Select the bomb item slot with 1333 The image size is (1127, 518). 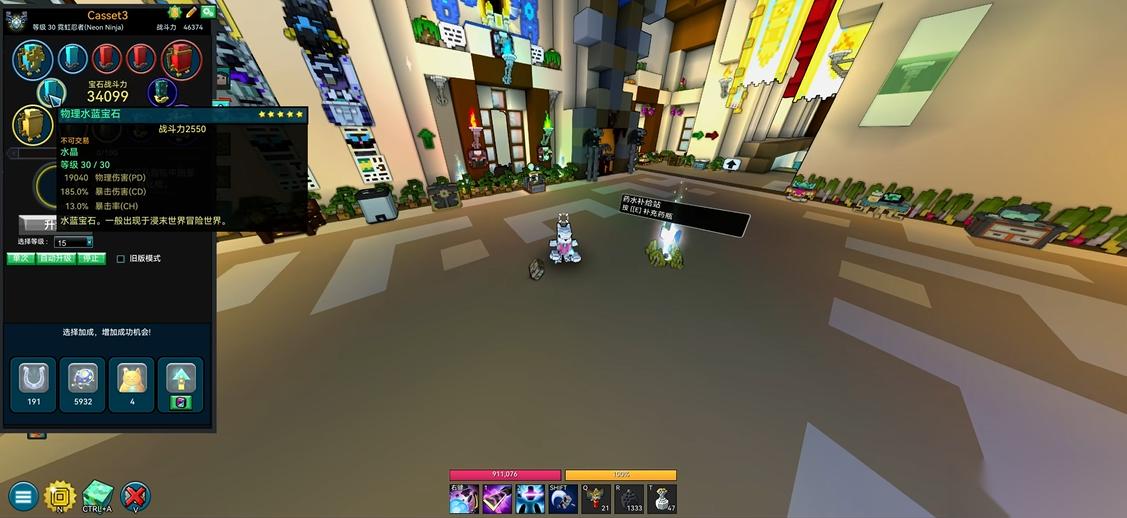629,498
